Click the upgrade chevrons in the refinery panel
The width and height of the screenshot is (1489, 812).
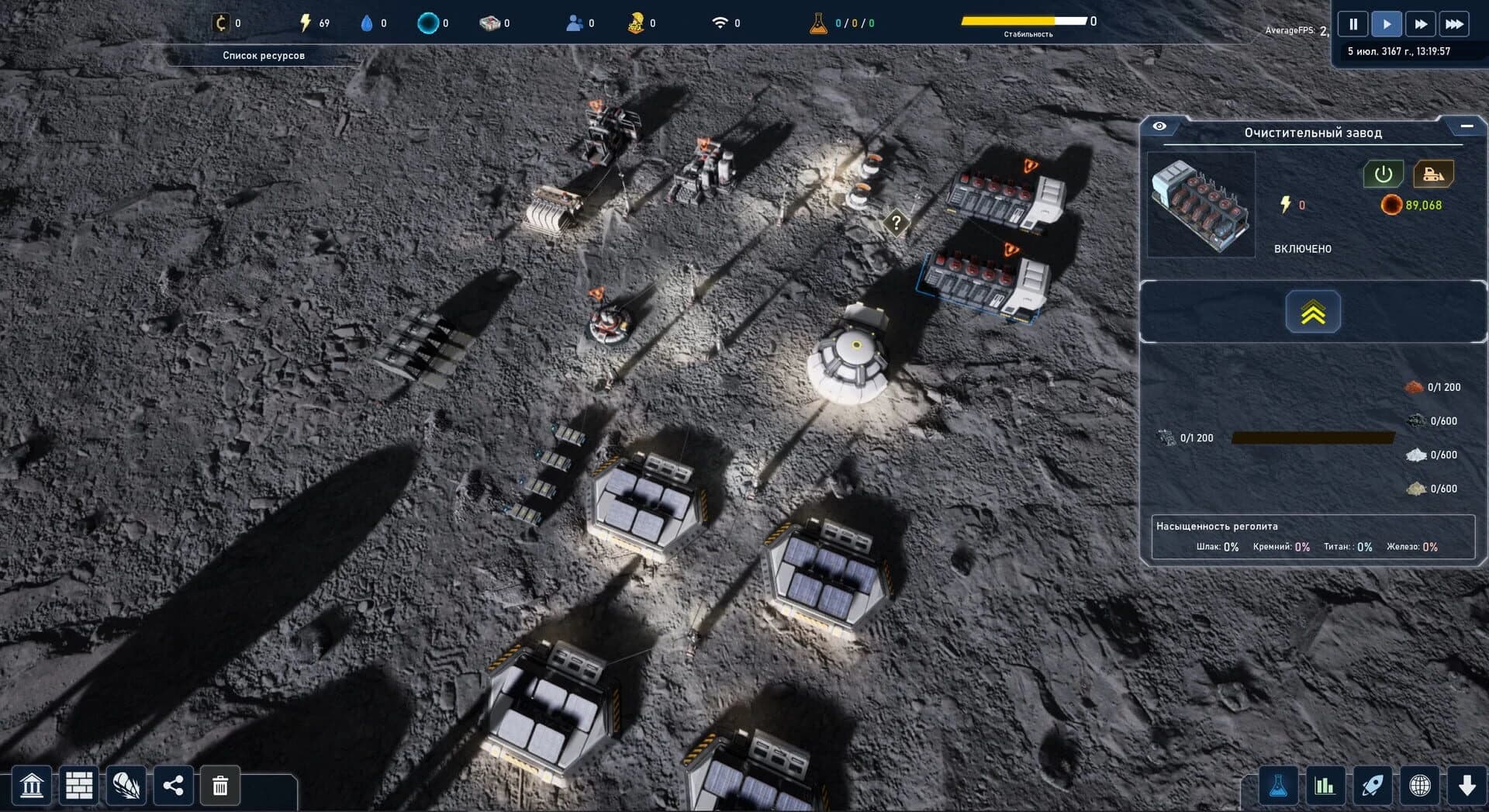point(1312,312)
